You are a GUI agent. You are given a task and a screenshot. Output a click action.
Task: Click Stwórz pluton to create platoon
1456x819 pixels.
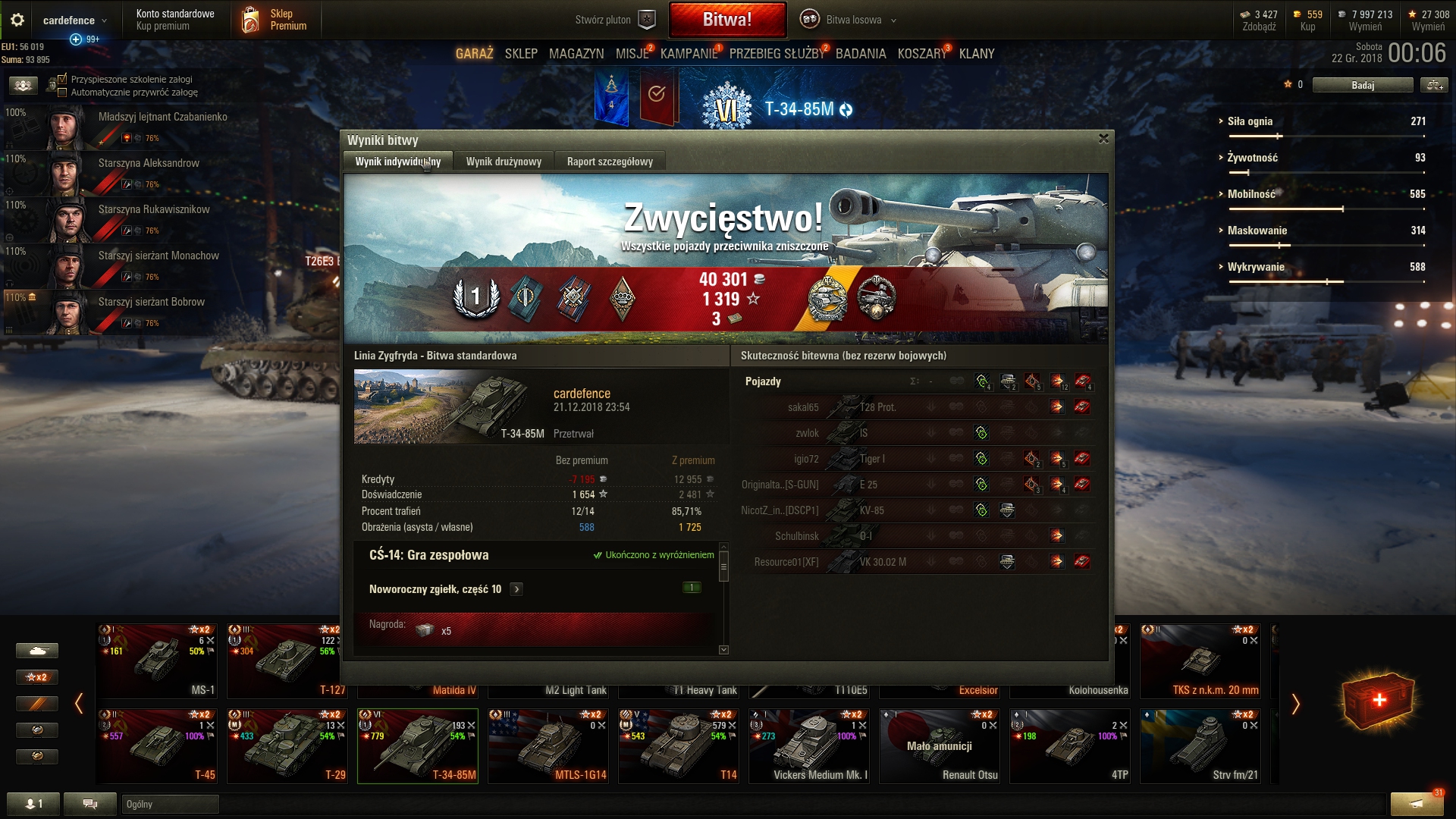tap(614, 20)
